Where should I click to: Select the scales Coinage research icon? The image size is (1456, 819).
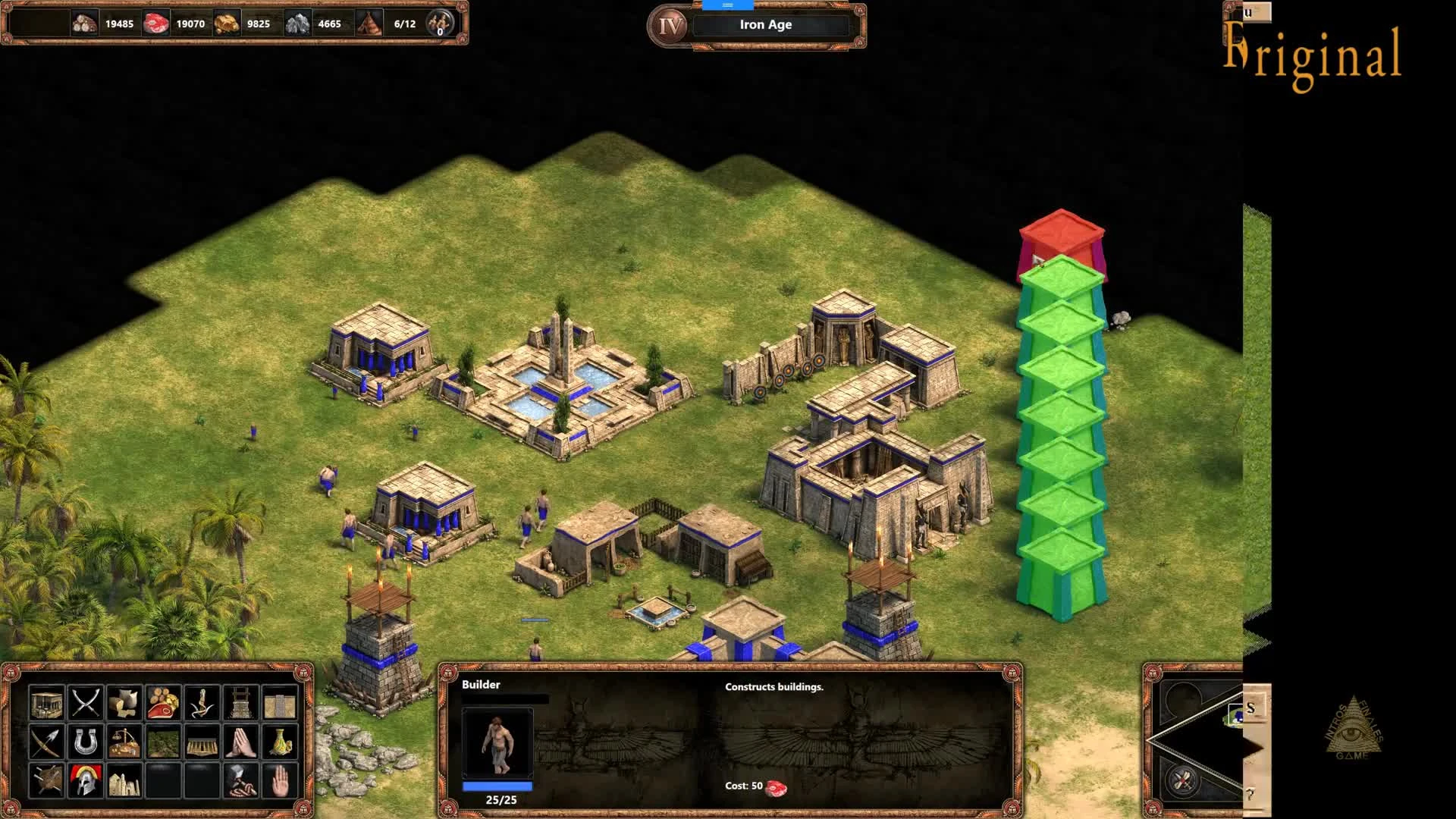coord(124,742)
